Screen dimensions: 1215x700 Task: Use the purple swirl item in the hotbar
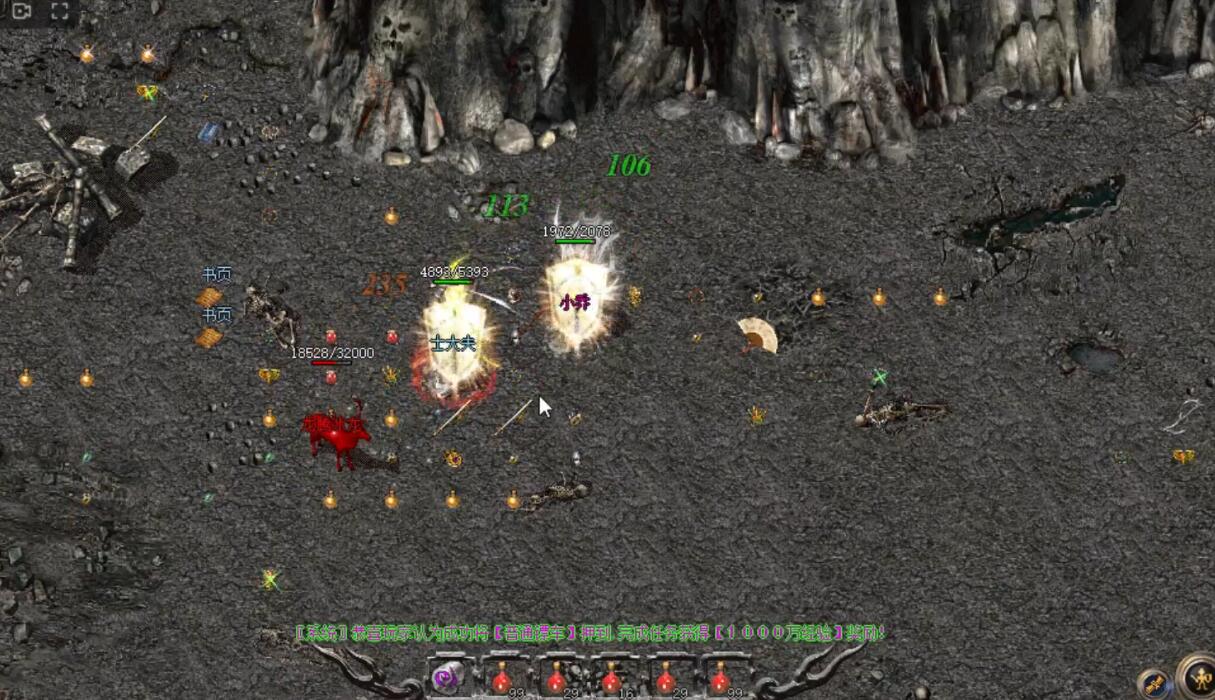point(447,679)
